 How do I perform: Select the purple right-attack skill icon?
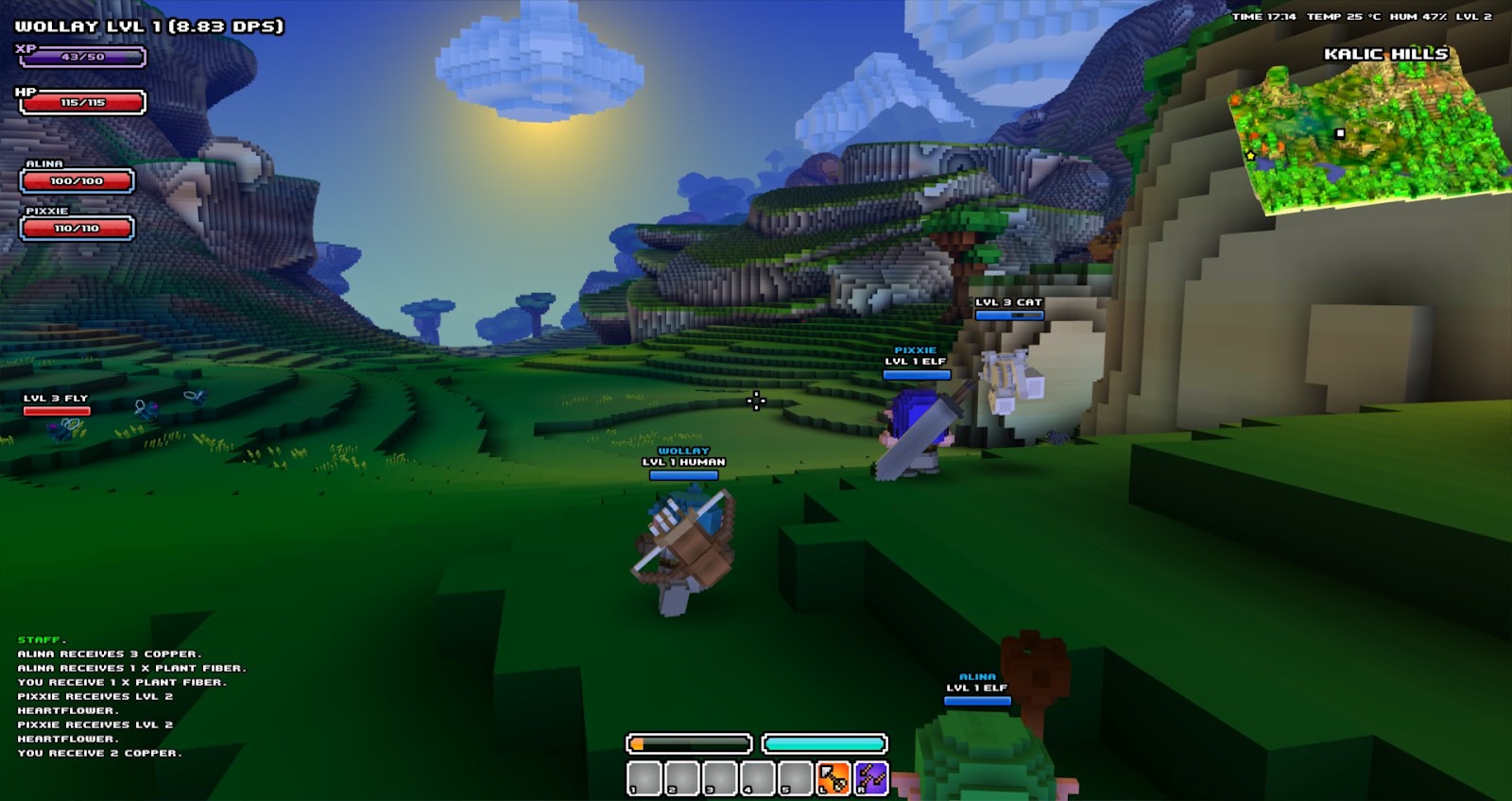869,776
